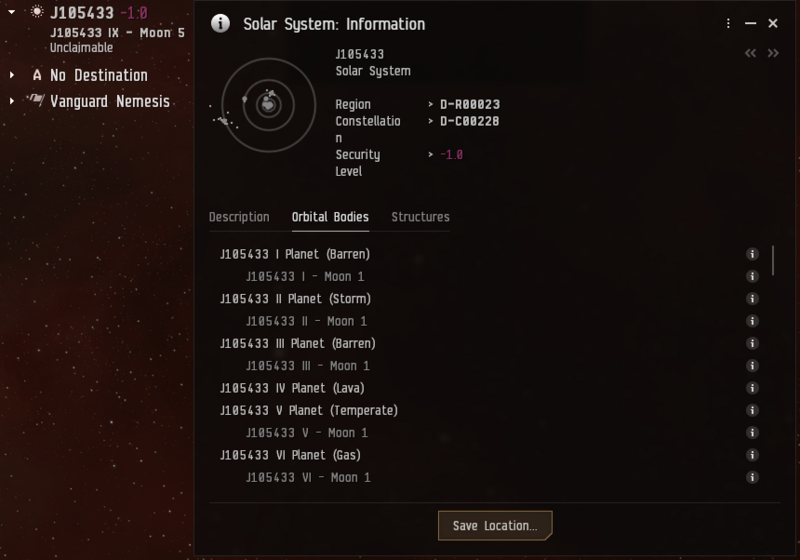Select the Orbital Bodies tab
The width and height of the screenshot is (800, 560).
(x=330, y=217)
